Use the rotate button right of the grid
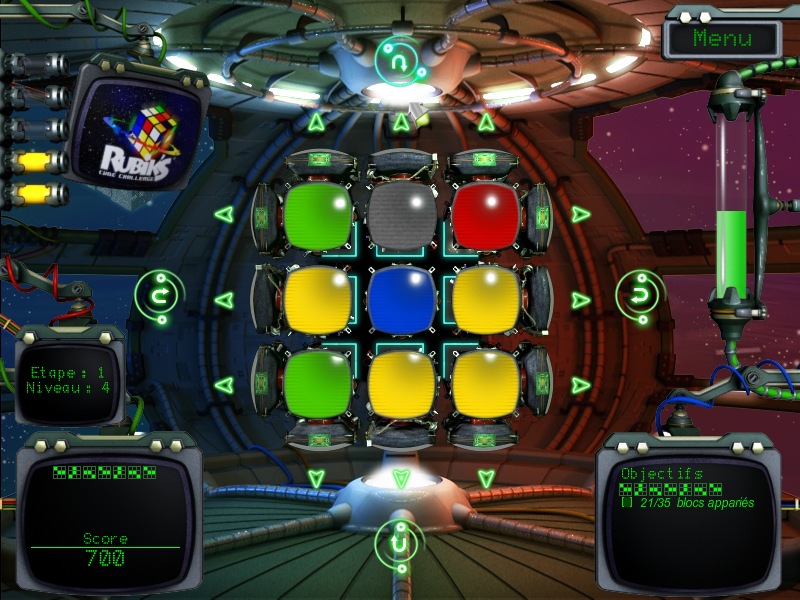 pos(639,296)
